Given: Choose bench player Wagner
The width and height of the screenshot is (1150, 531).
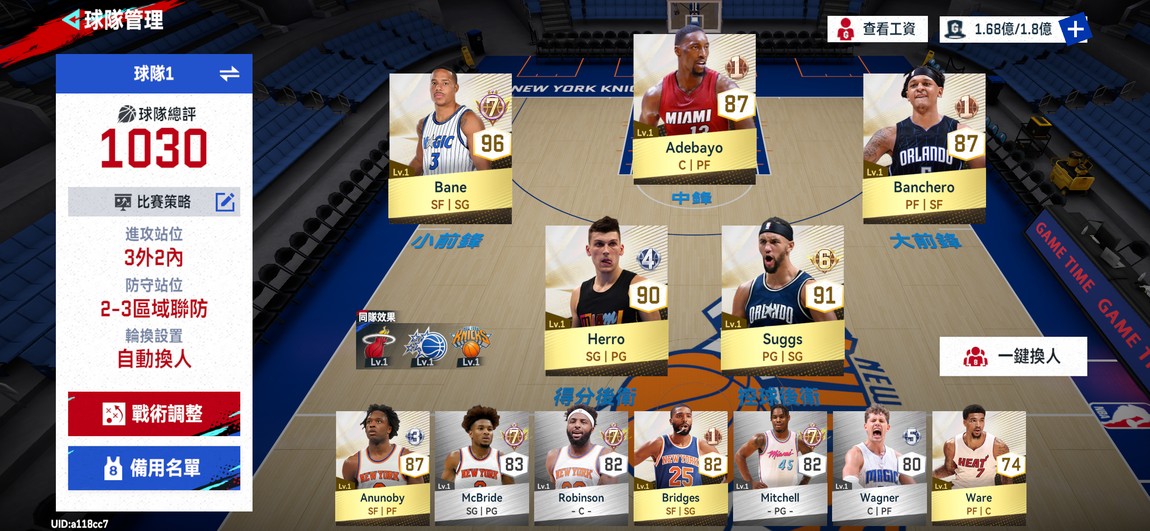Looking at the screenshot, I should [879, 465].
